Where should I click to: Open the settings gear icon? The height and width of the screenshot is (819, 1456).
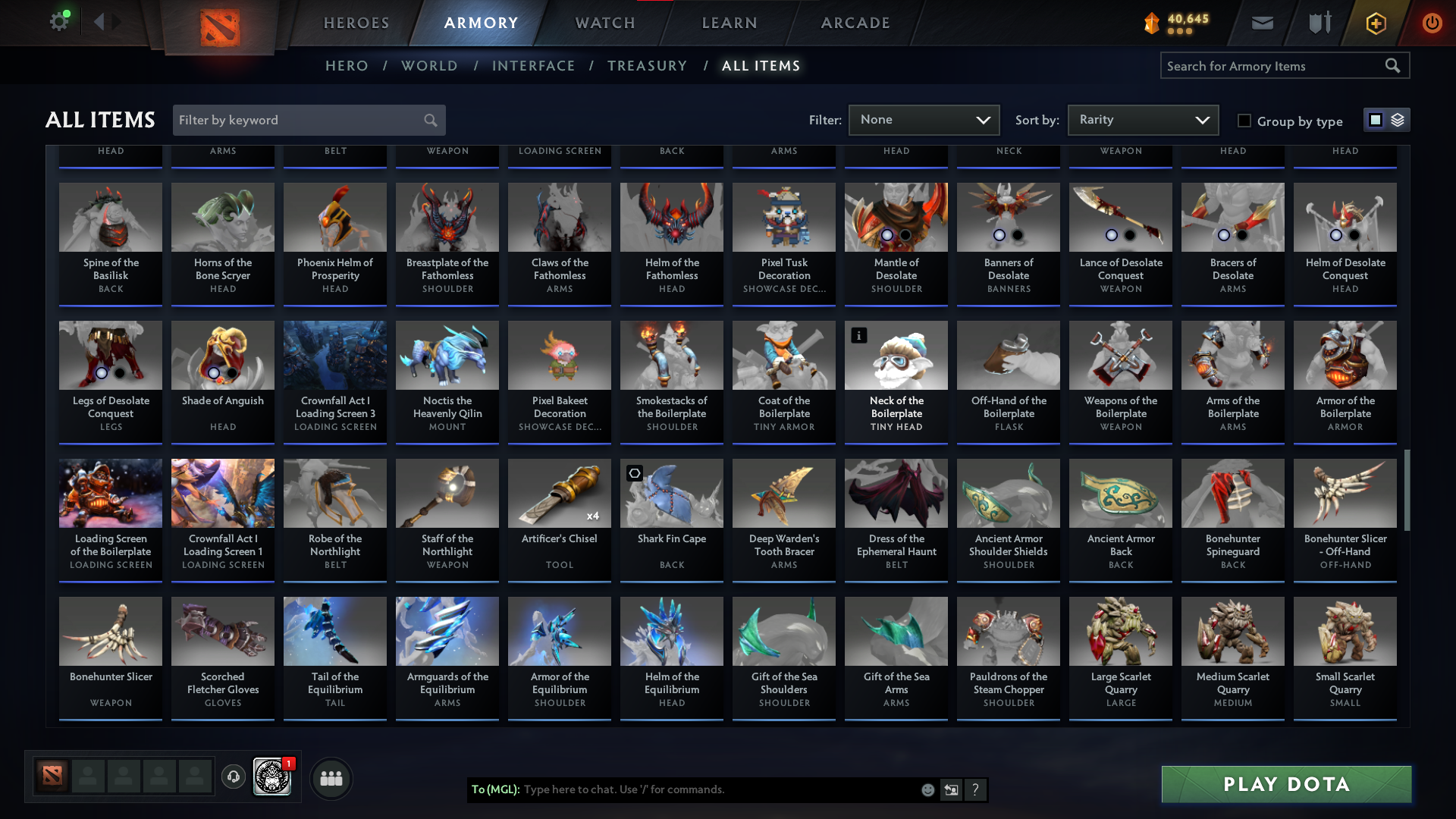[x=59, y=21]
